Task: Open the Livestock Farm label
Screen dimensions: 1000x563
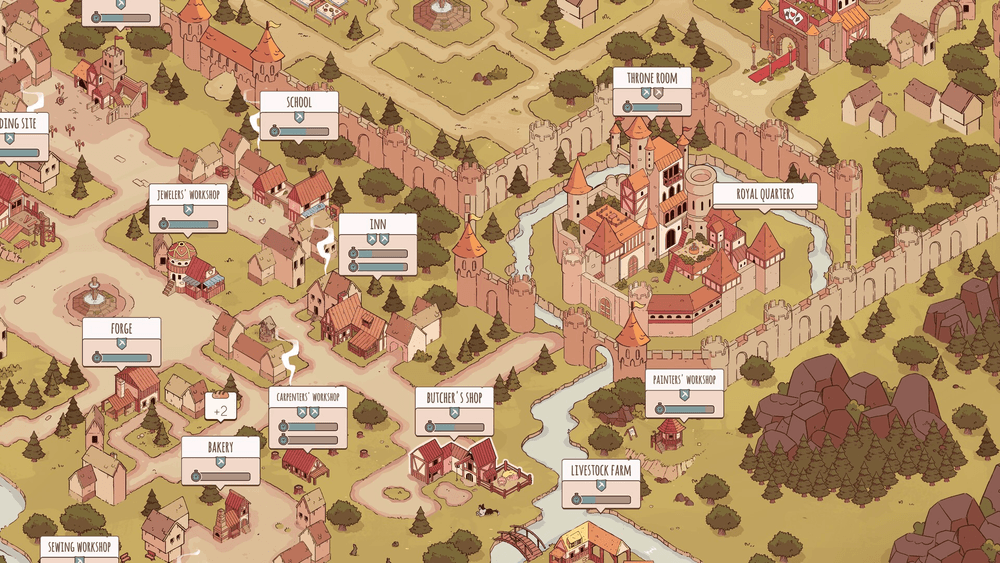Action: (x=601, y=470)
